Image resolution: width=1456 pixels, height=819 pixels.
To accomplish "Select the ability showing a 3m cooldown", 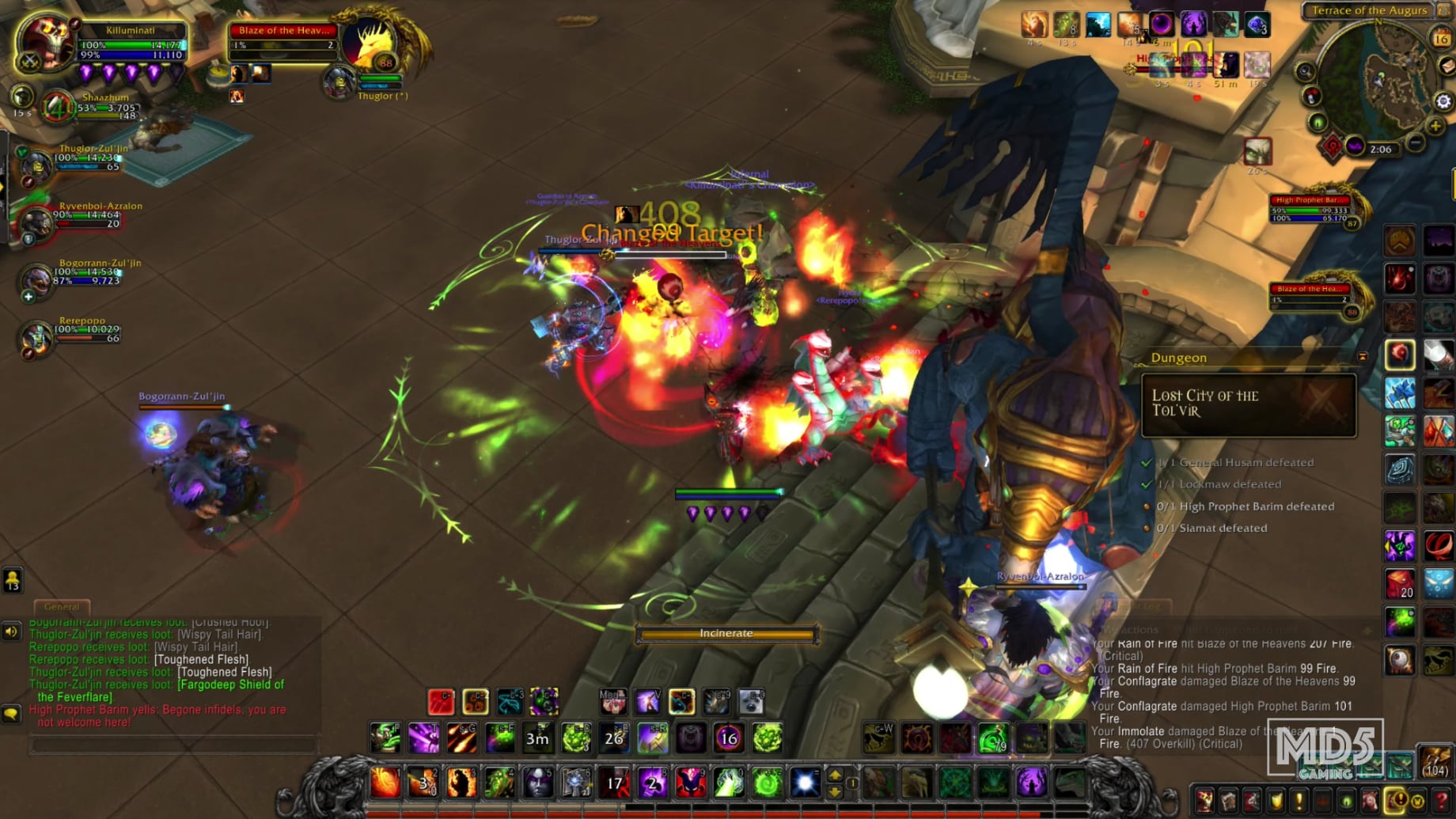I will point(537,737).
